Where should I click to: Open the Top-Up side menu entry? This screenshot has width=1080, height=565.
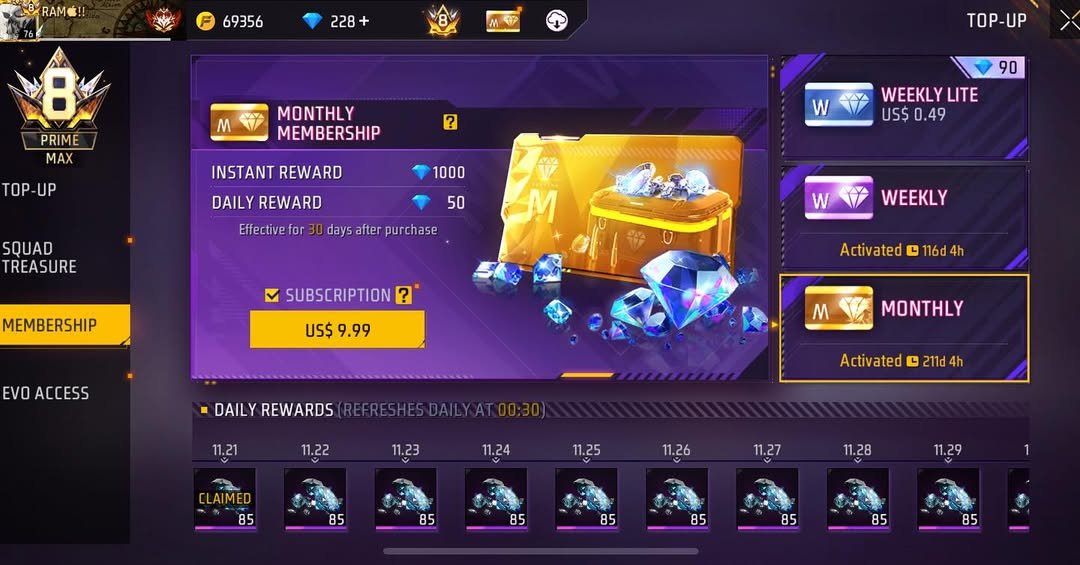[30, 189]
